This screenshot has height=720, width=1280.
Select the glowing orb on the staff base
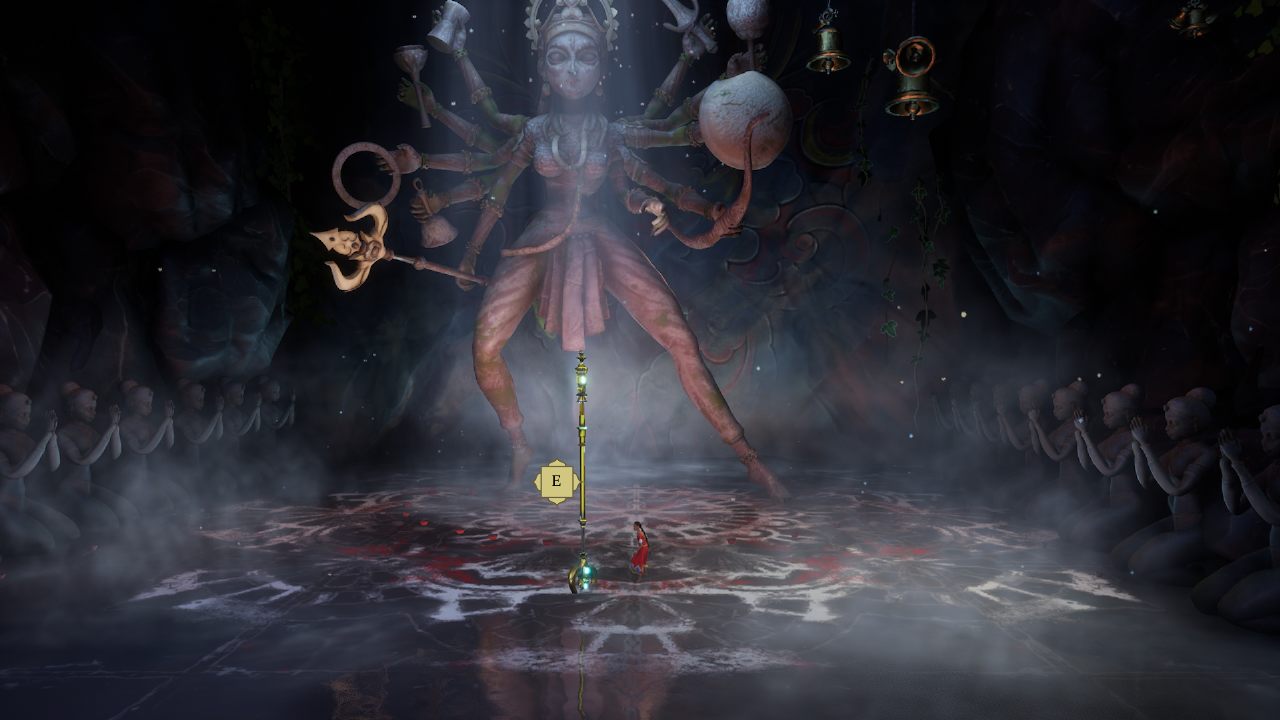pos(586,572)
